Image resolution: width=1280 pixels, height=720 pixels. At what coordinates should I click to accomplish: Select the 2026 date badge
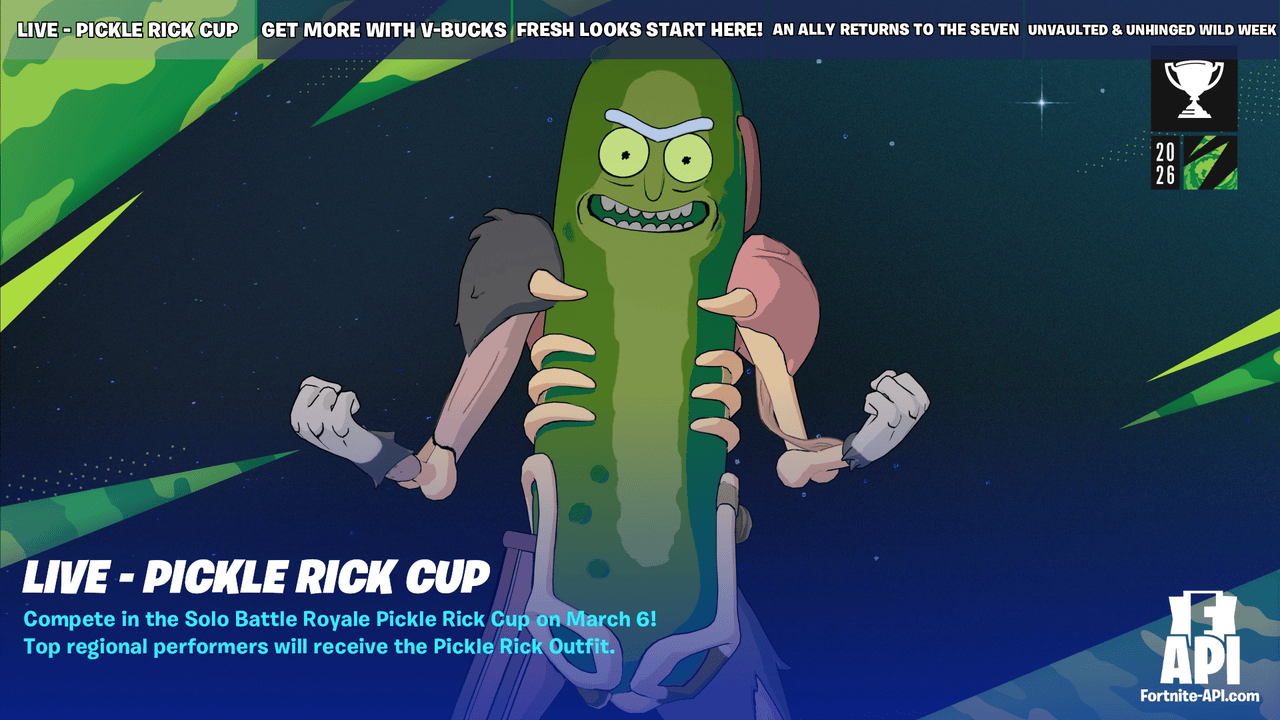click(x=1165, y=160)
